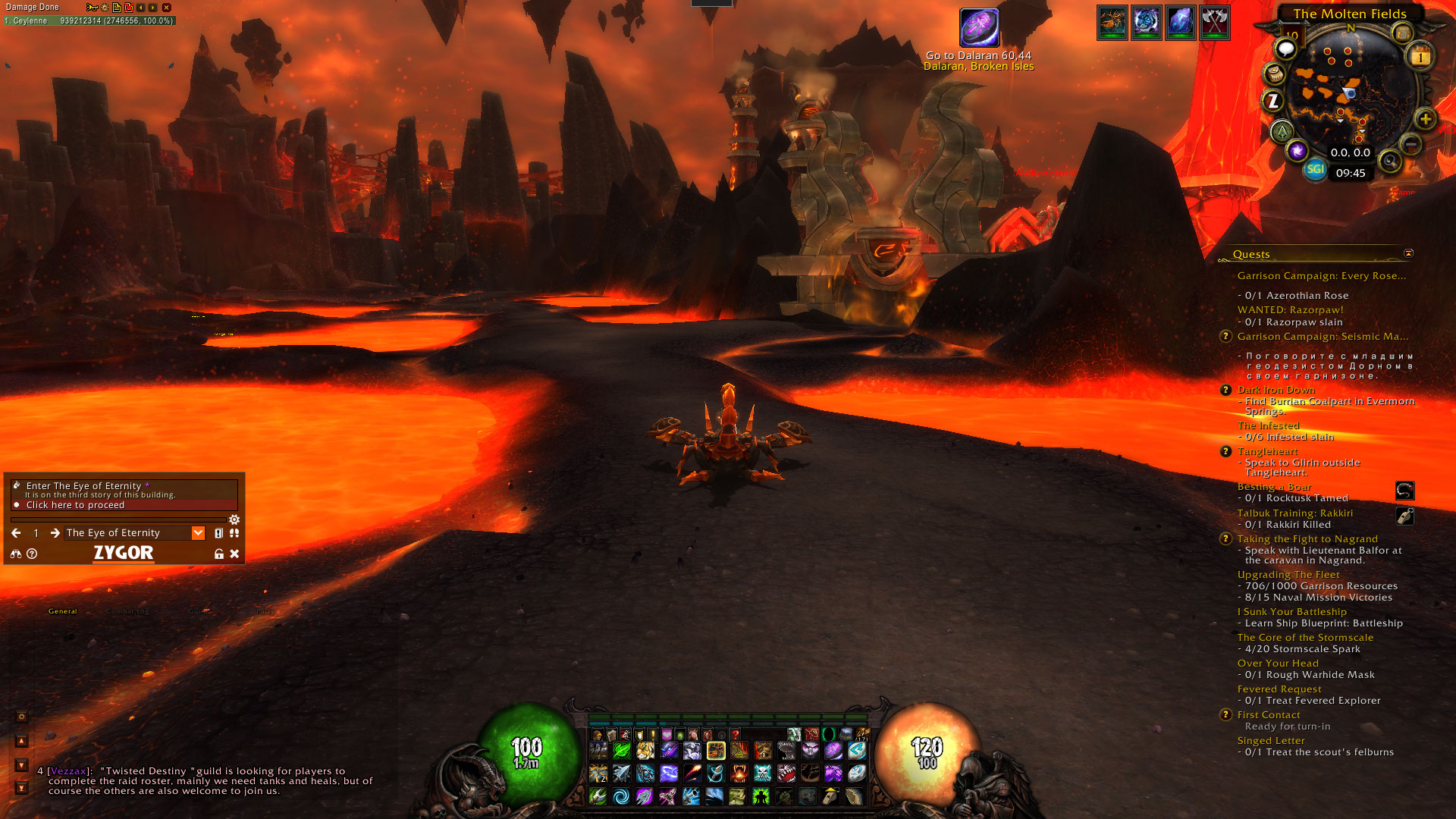Open the Zygor help question mark
This screenshot has height=819, width=1456.
pyautogui.click(x=32, y=554)
